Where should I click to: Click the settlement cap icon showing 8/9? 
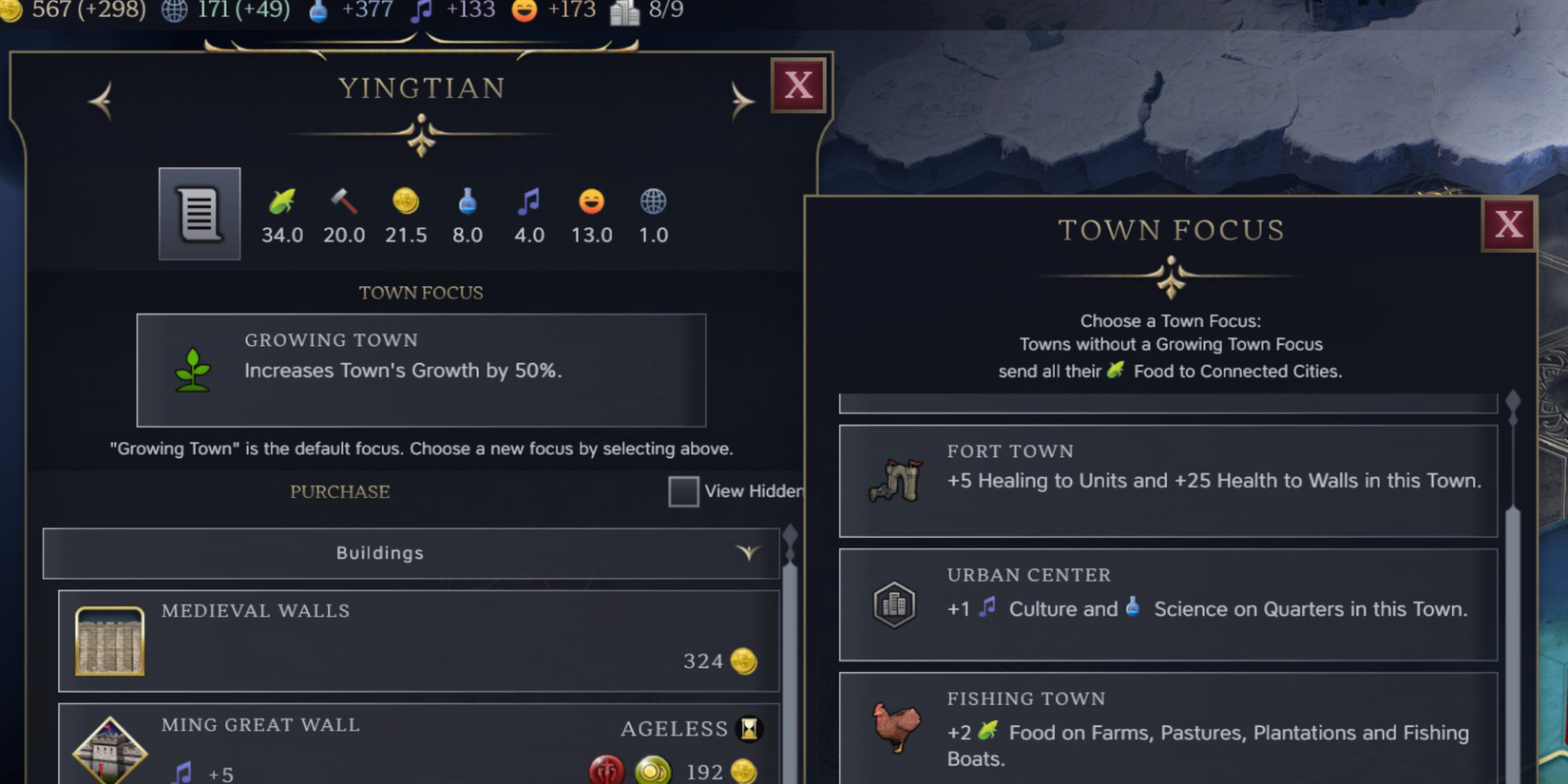[x=624, y=12]
